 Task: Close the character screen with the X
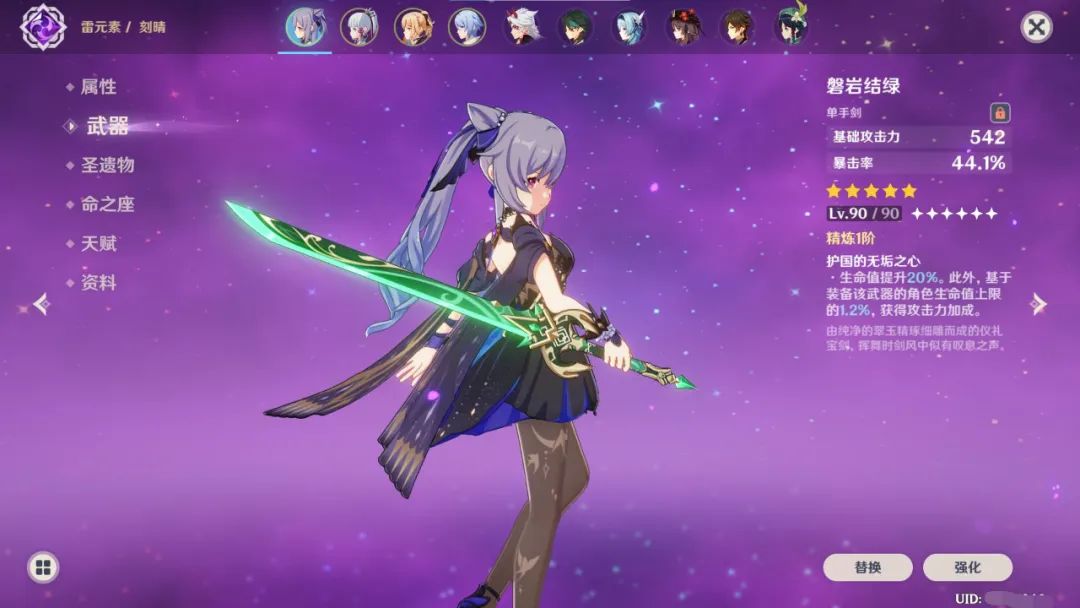click(1037, 27)
